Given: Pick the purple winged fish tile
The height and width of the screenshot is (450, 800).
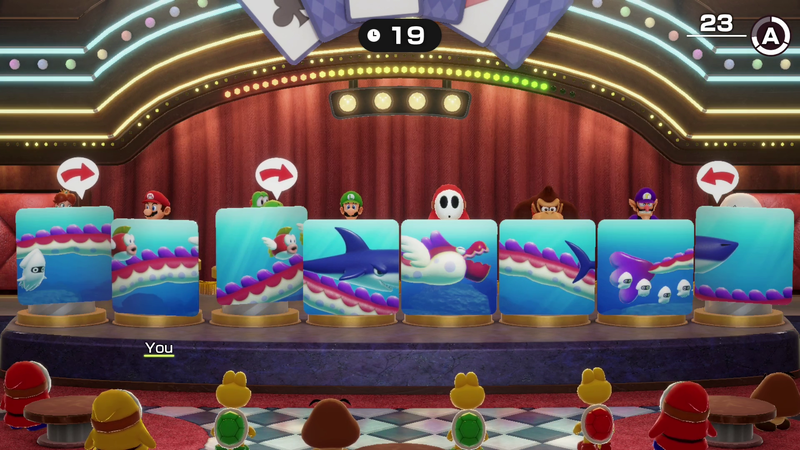Looking at the screenshot, I should tap(449, 266).
